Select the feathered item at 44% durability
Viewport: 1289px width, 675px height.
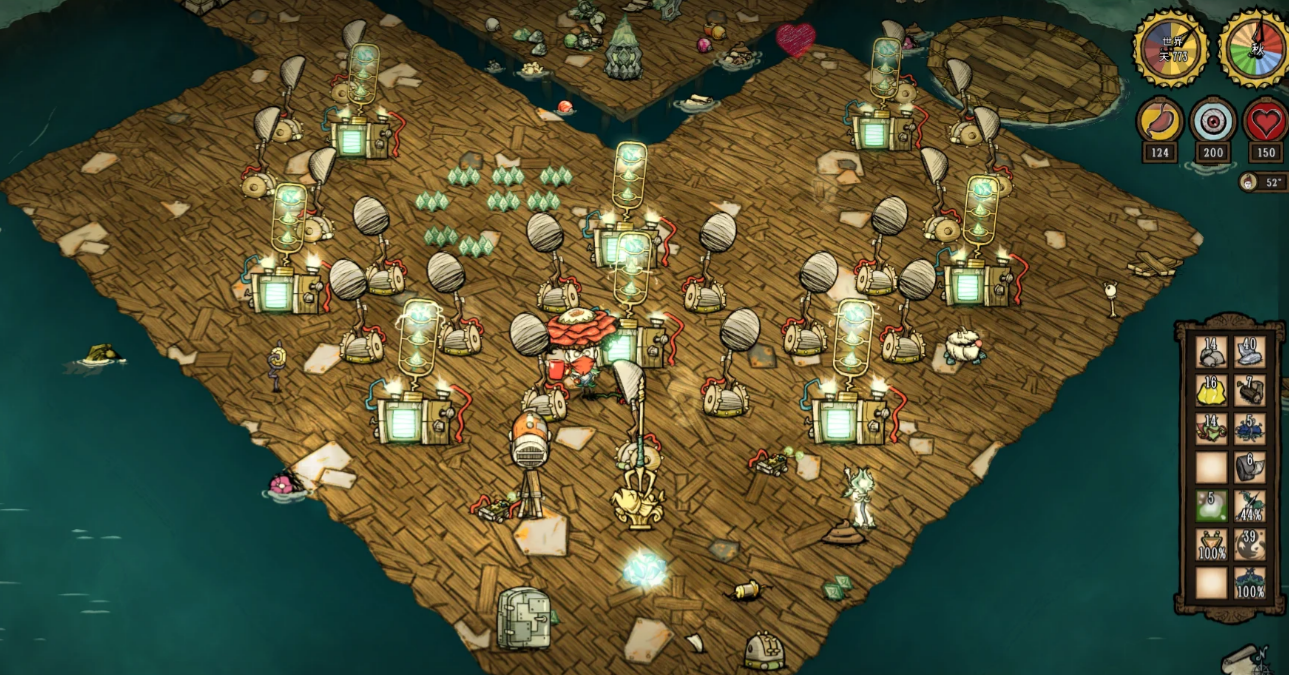click(1249, 505)
